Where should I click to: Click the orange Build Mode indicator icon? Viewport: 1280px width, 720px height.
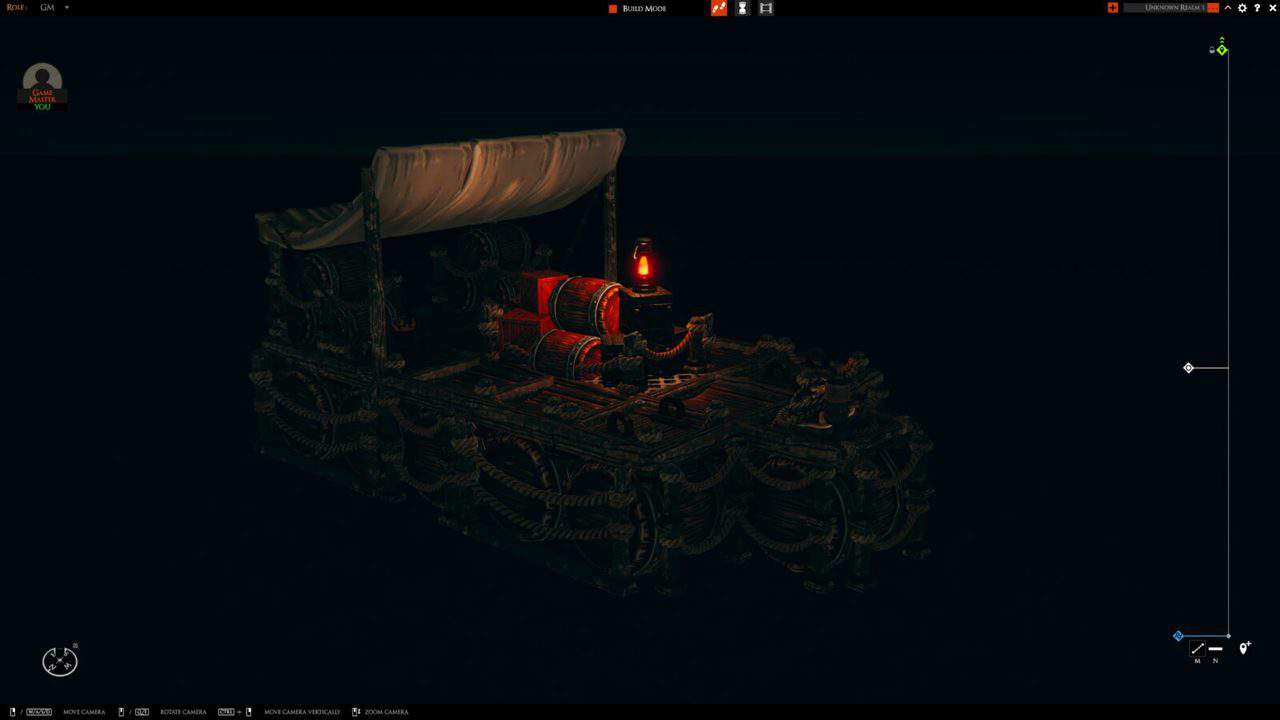[611, 8]
